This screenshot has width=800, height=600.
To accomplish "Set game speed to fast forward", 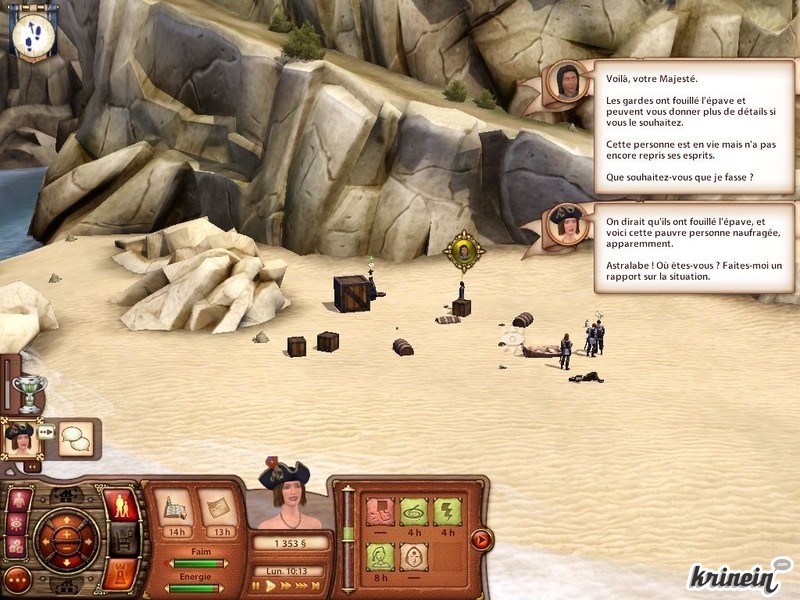I will (x=286, y=586).
